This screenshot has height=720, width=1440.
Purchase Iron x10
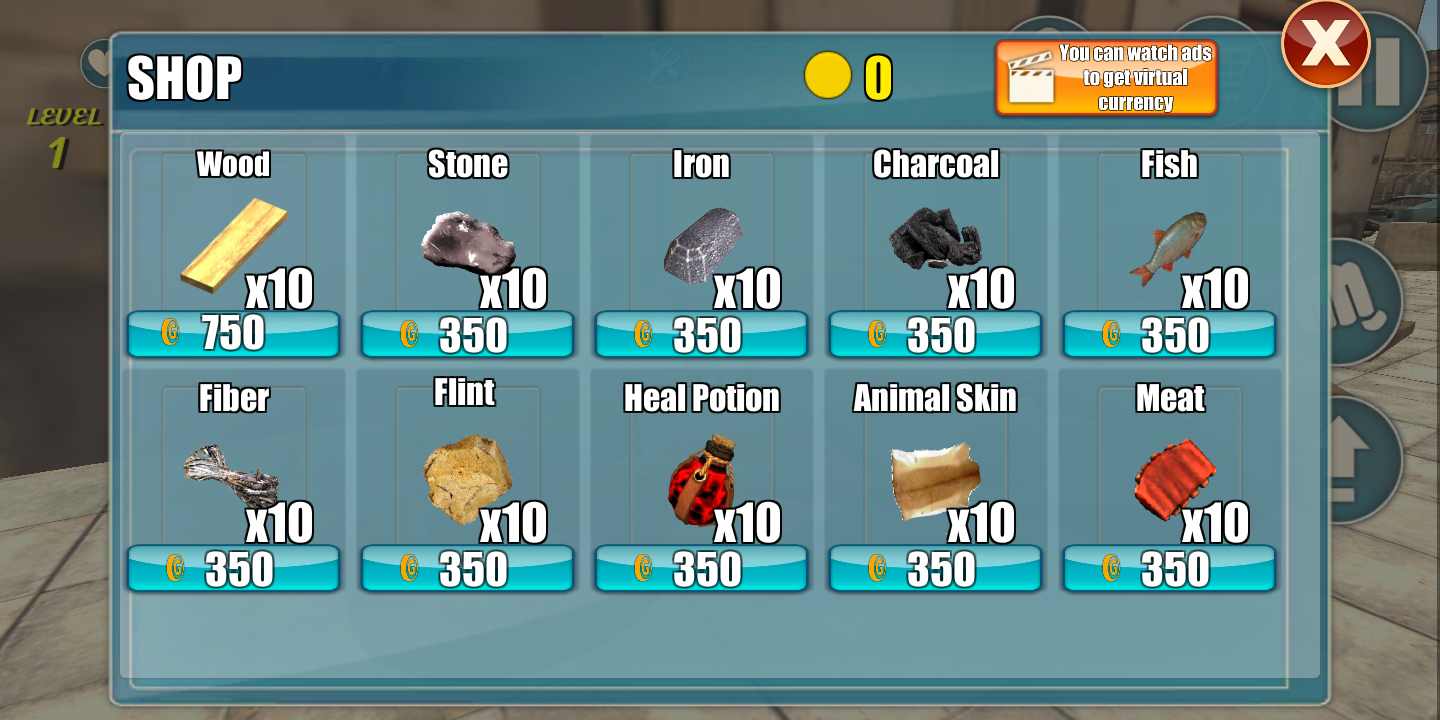pos(700,334)
